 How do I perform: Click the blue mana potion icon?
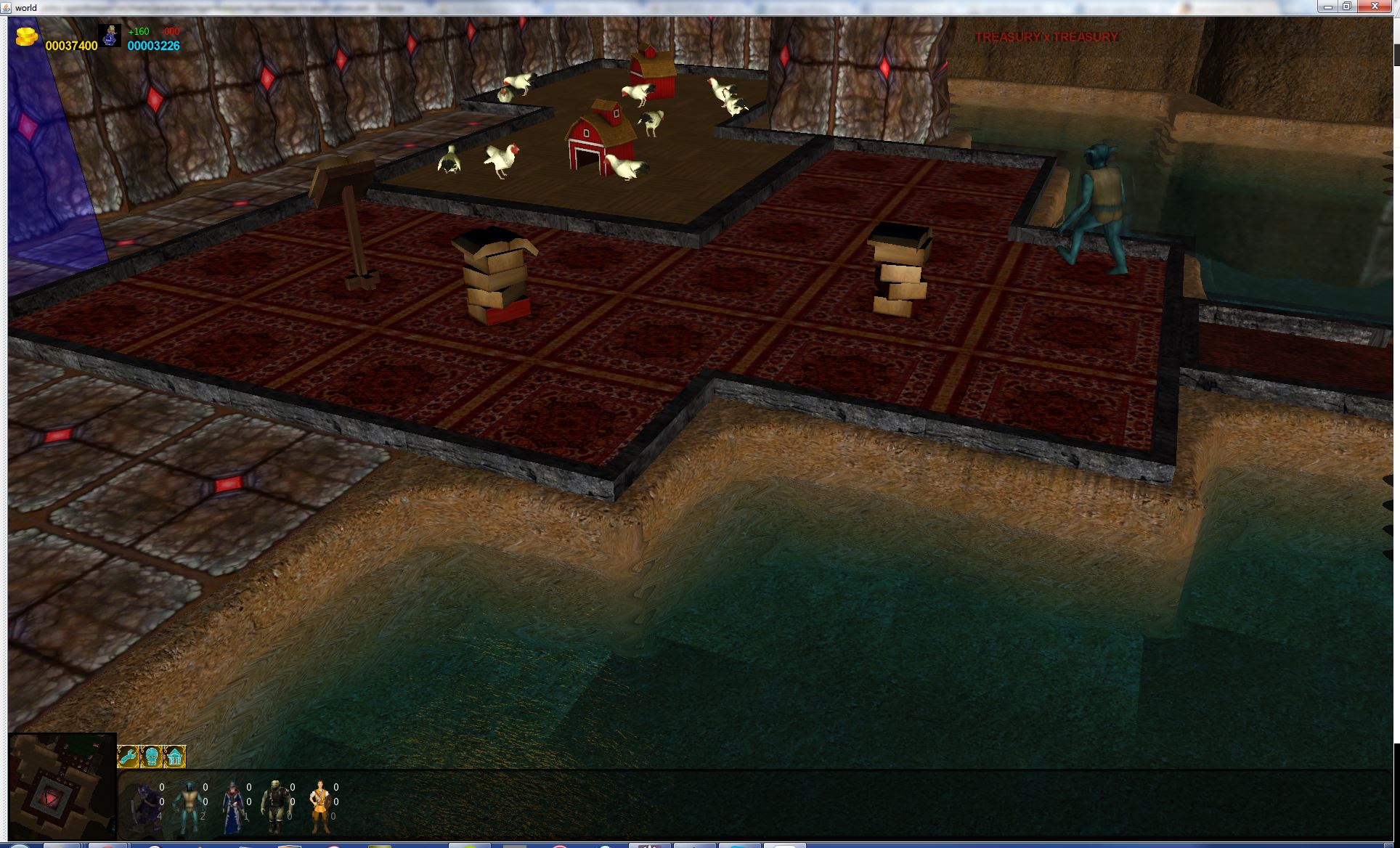point(110,36)
